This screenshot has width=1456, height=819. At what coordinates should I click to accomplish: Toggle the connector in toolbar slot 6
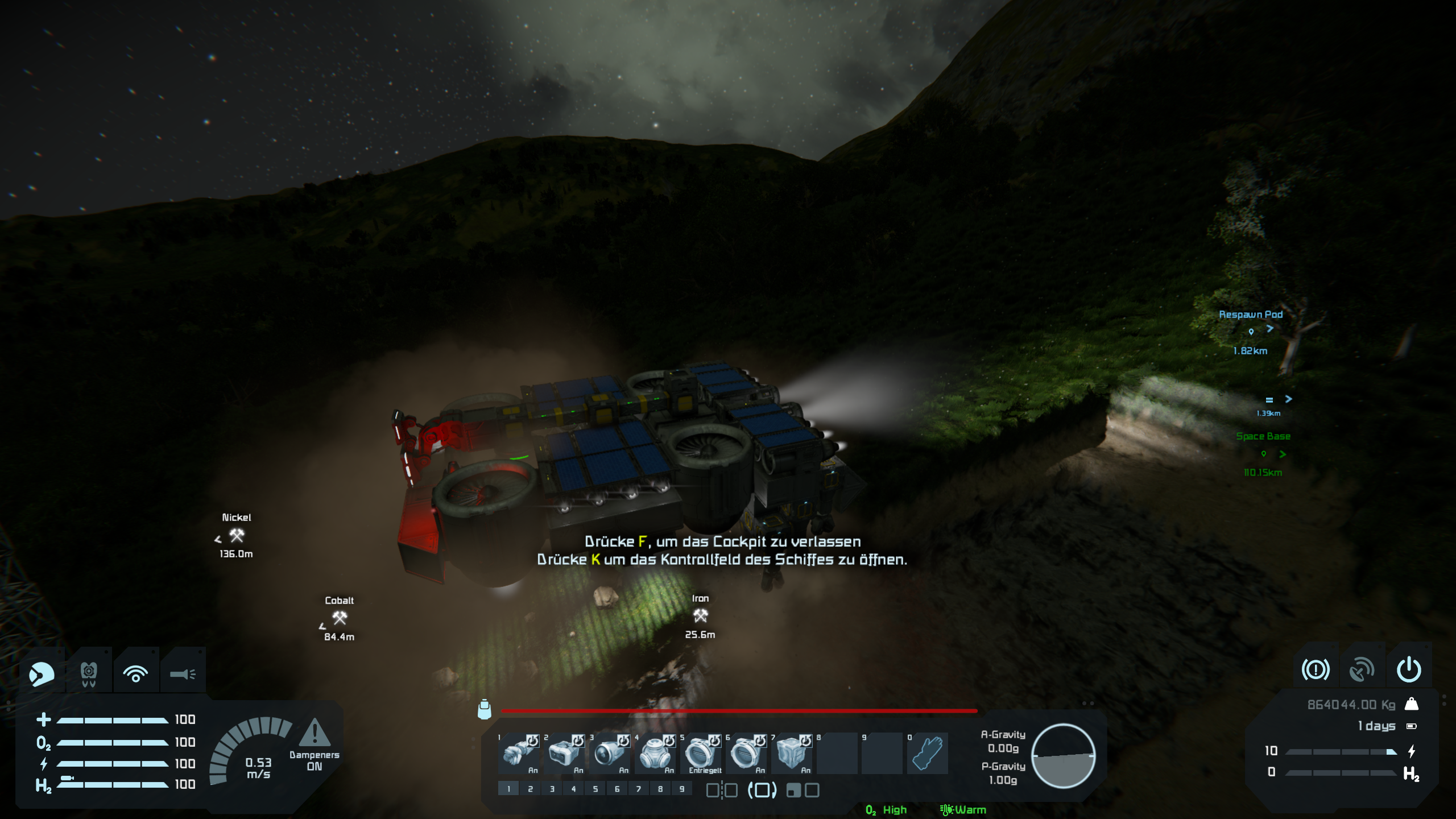[x=746, y=753]
